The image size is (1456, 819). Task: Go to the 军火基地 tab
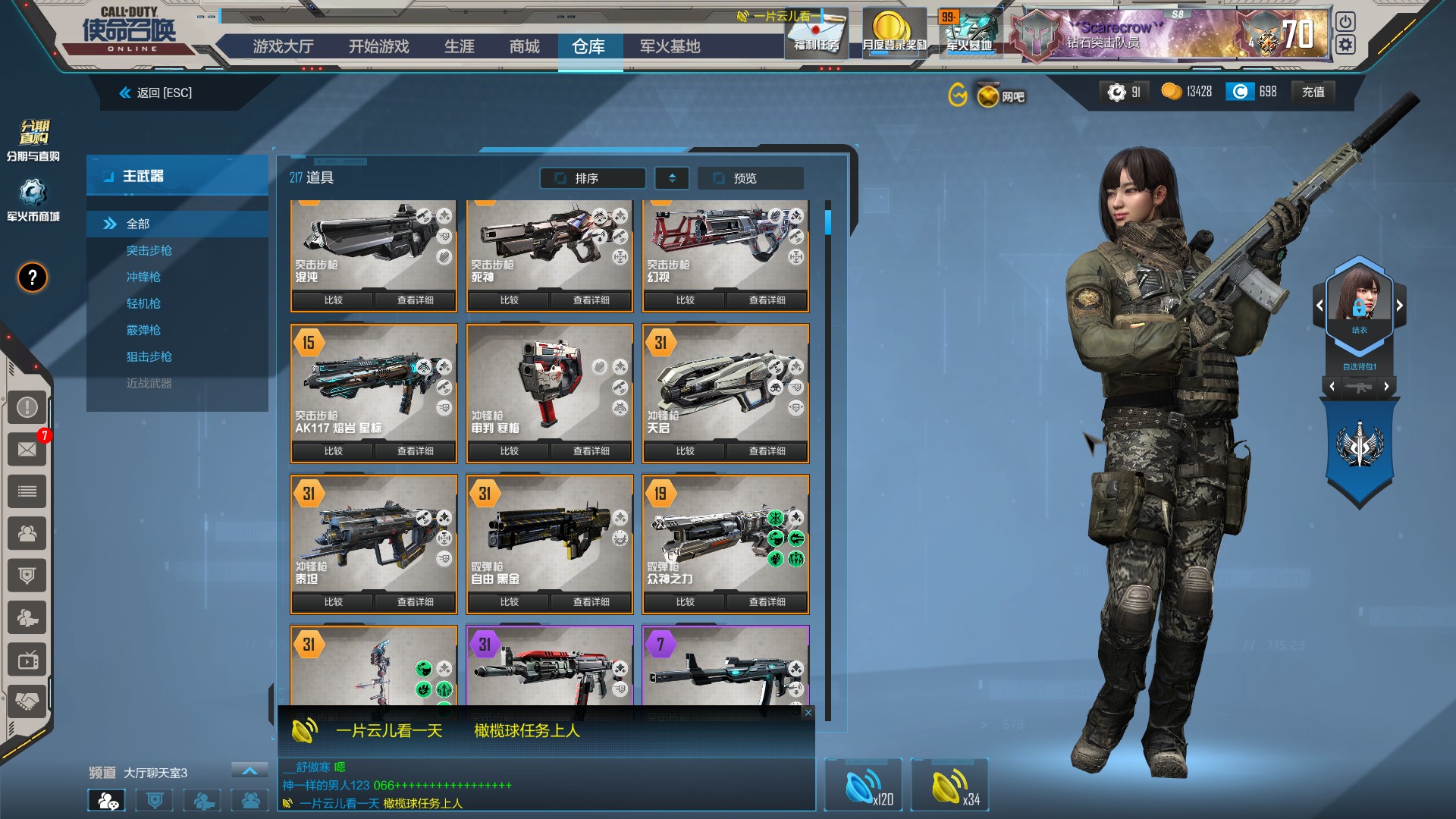(670, 47)
